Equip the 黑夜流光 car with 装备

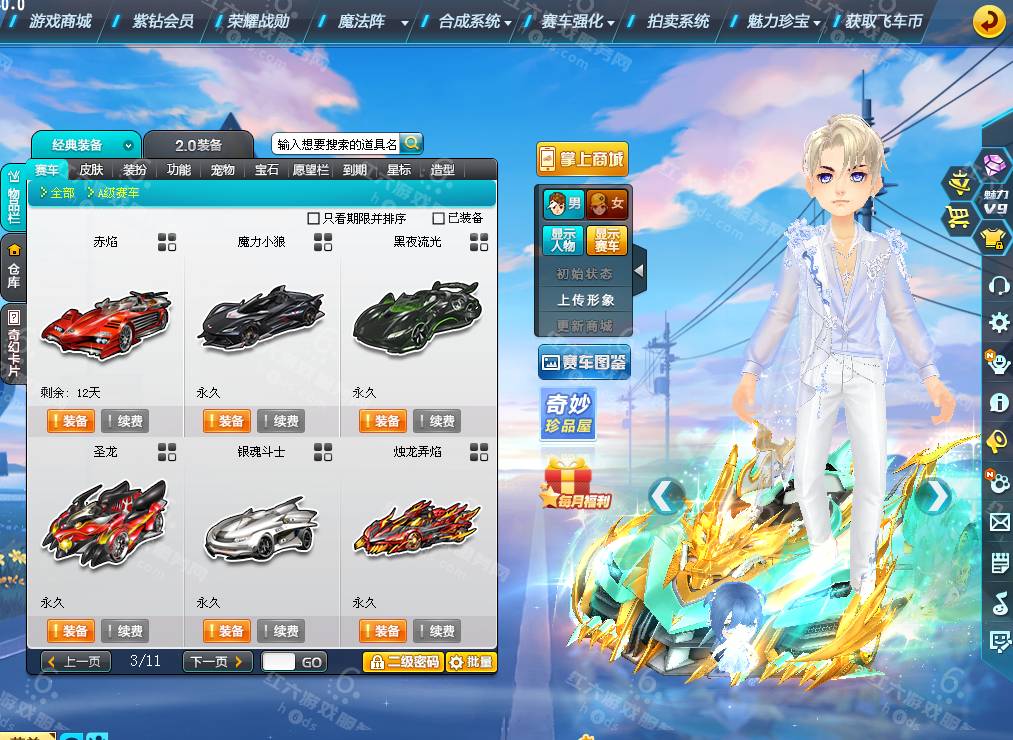(x=382, y=421)
